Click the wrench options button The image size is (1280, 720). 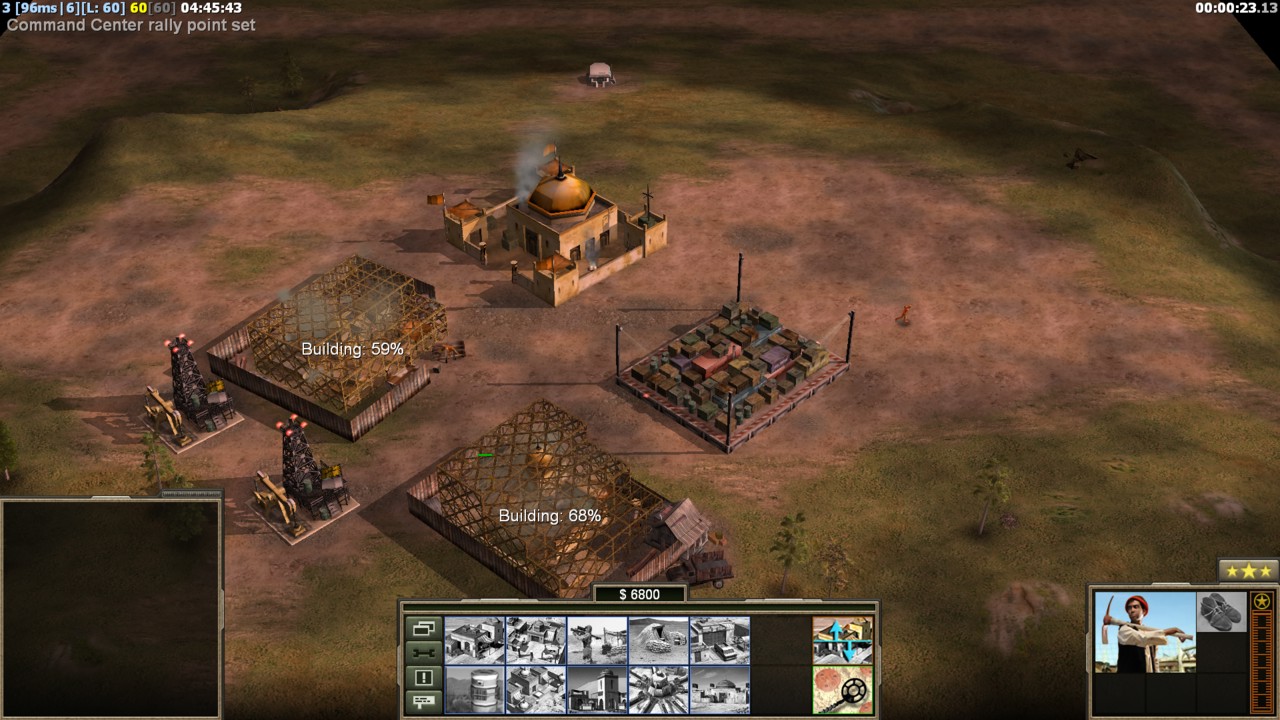point(423,653)
